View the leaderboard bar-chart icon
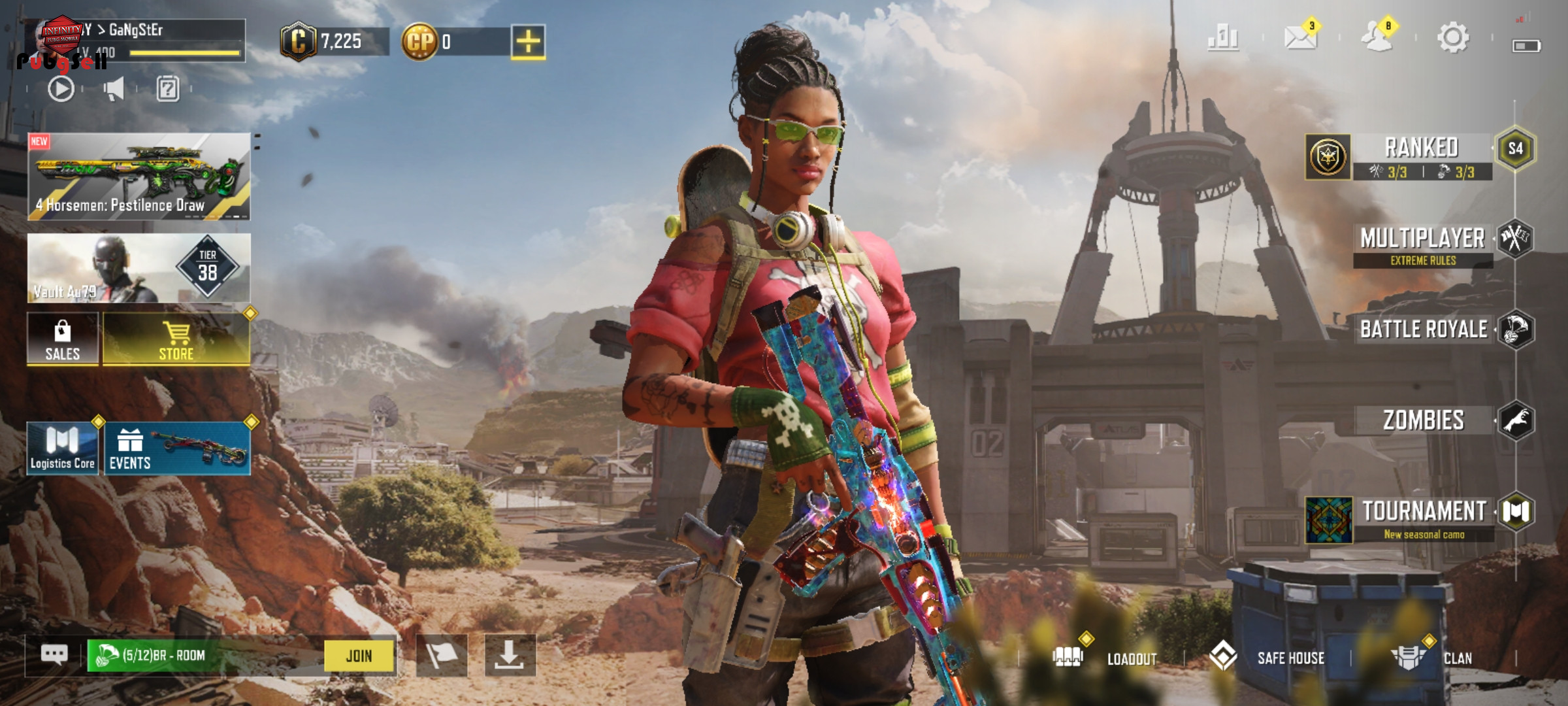The height and width of the screenshot is (706, 1568). coord(1223,38)
